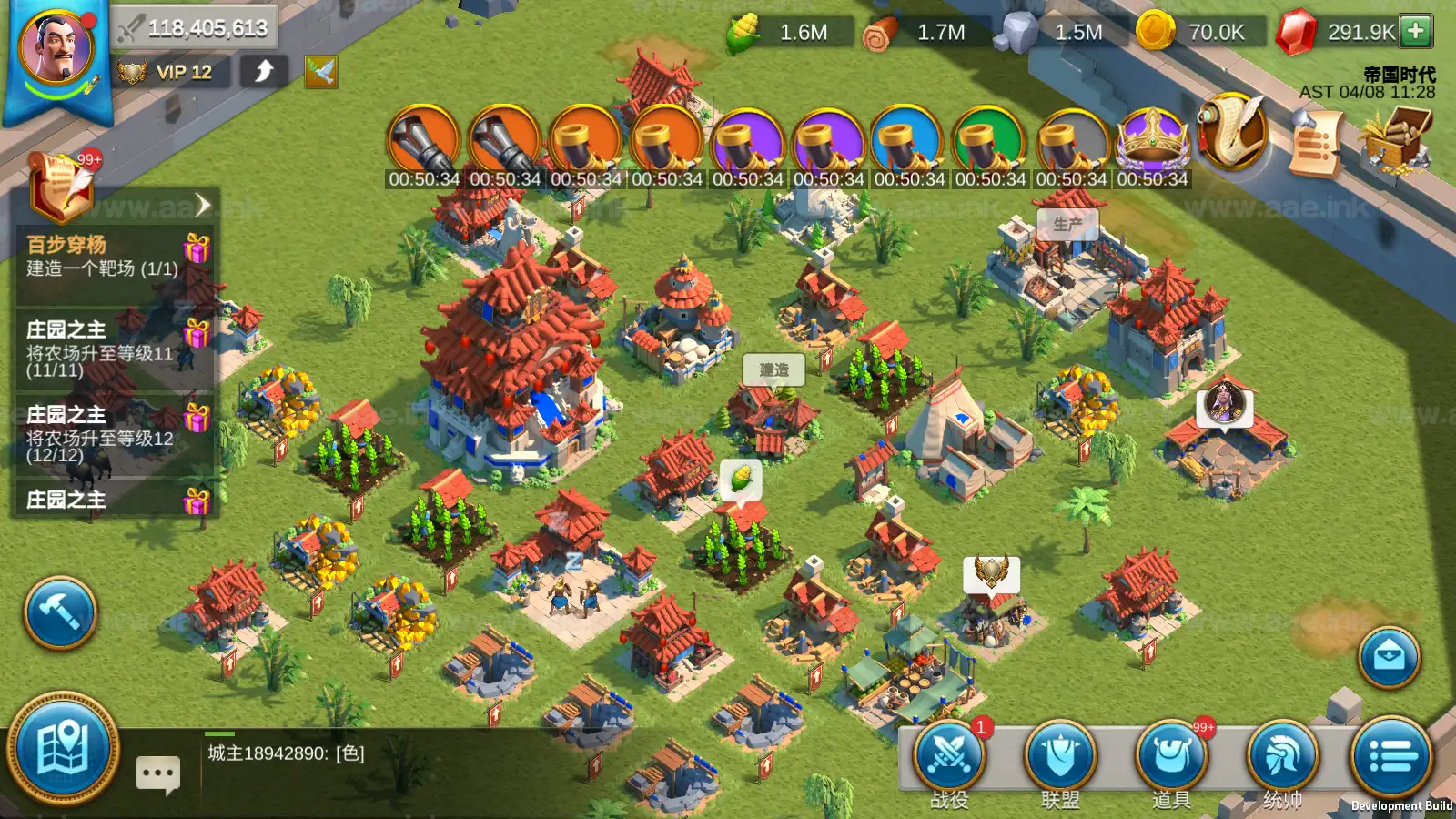Select the 将农场升至等级11 quest row
Screen dimensions: 1456x819
tap(100, 350)
